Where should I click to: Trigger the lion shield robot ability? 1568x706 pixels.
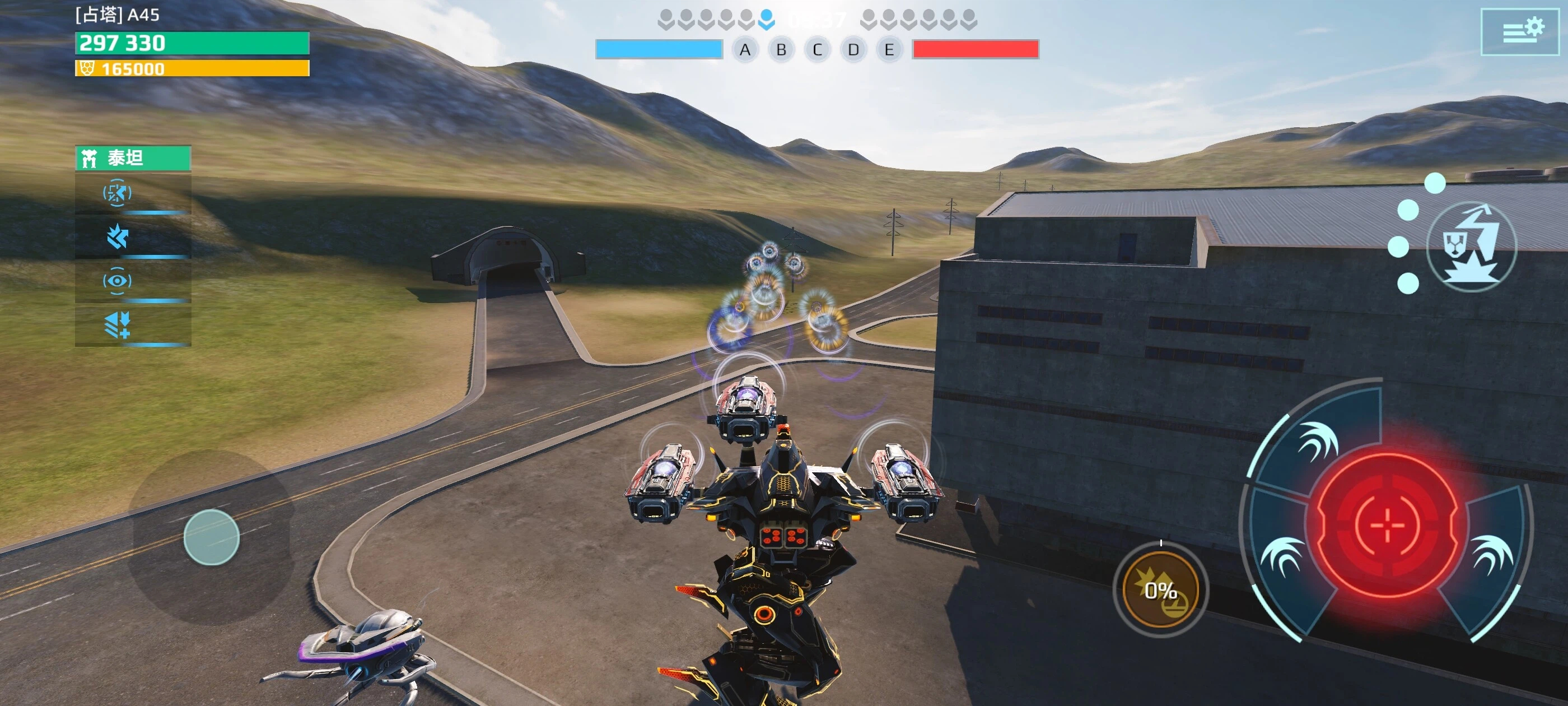tap(1471, 247)
